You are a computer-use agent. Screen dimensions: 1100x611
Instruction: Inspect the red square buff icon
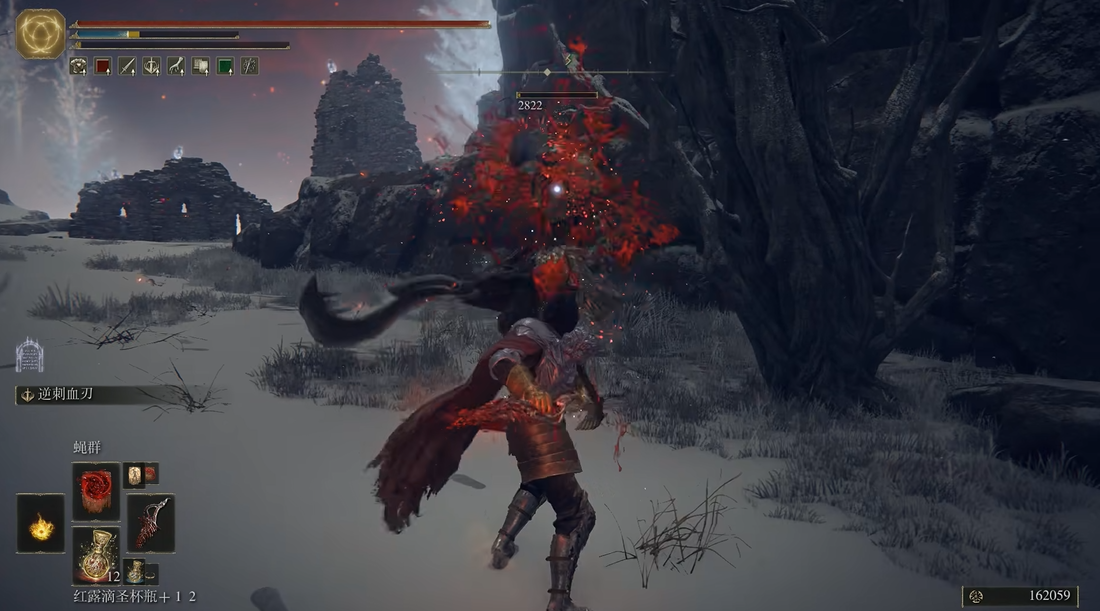tap(102, 66)
